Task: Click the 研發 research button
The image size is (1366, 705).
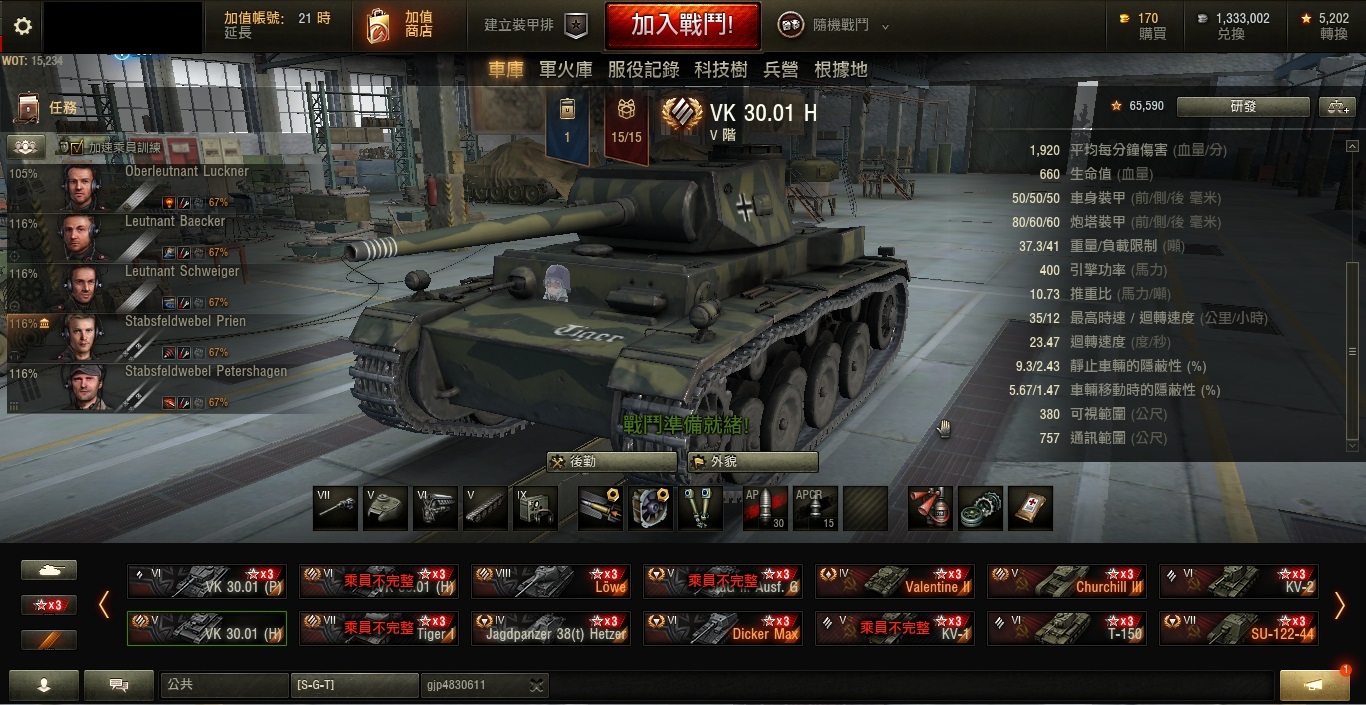Action: pyautogui.click(x=1242, y=107)
